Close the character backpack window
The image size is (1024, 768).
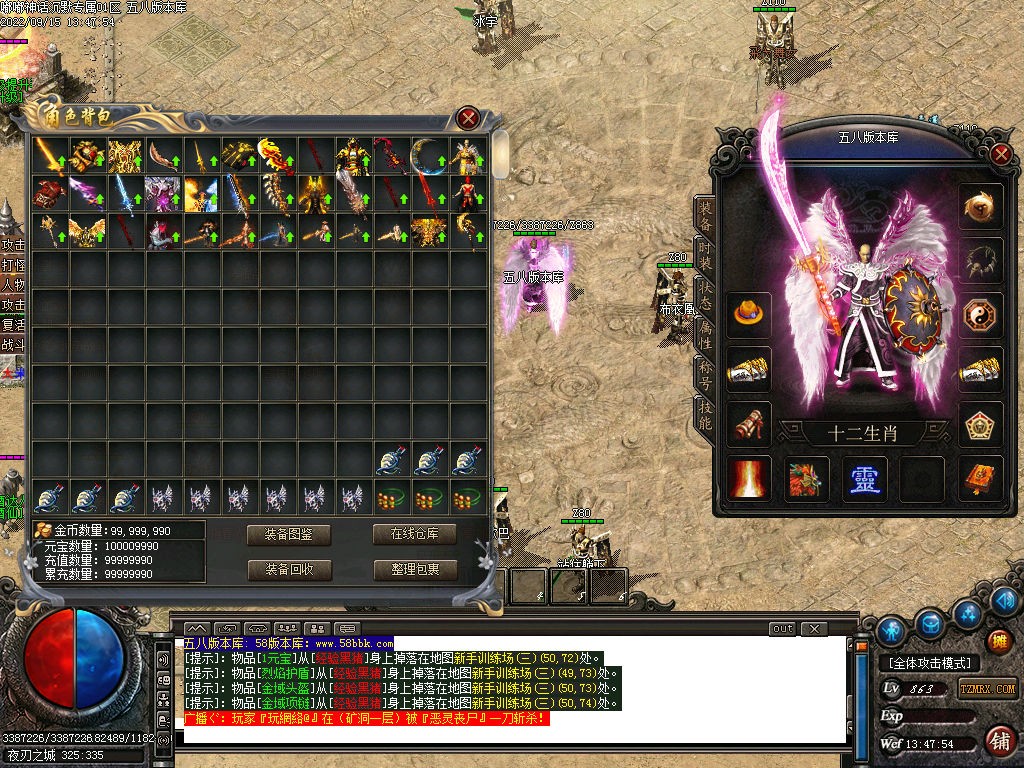[468, 118]
